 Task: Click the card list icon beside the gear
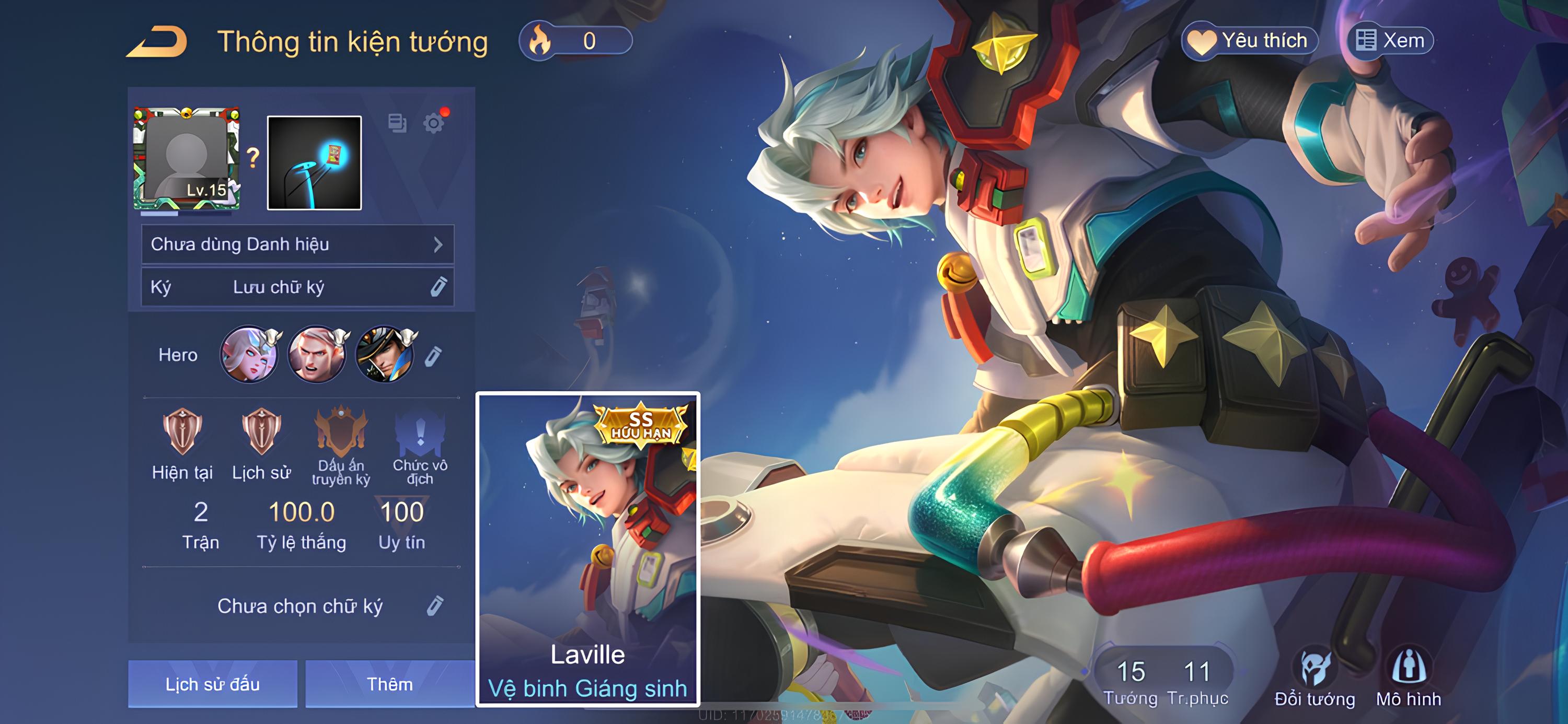[397, 123]
